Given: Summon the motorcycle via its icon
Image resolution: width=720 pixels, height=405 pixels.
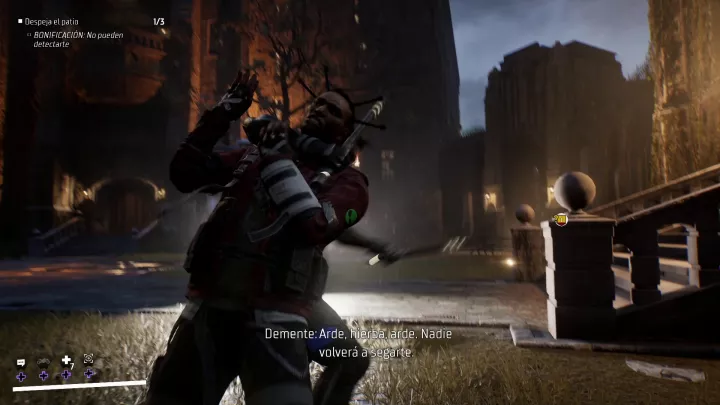Looking at the screenshot, I should coord(43,360).
